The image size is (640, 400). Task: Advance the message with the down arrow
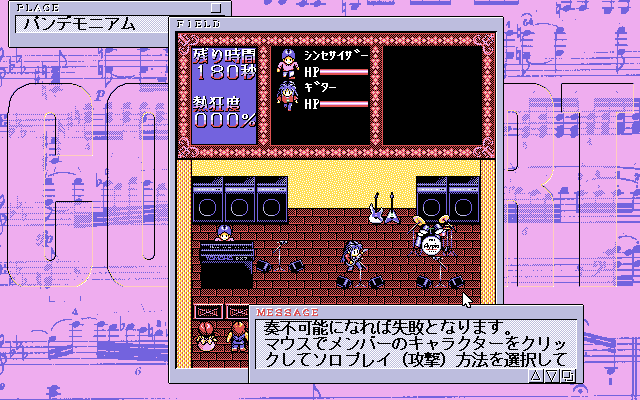click(x=551, y=376)
